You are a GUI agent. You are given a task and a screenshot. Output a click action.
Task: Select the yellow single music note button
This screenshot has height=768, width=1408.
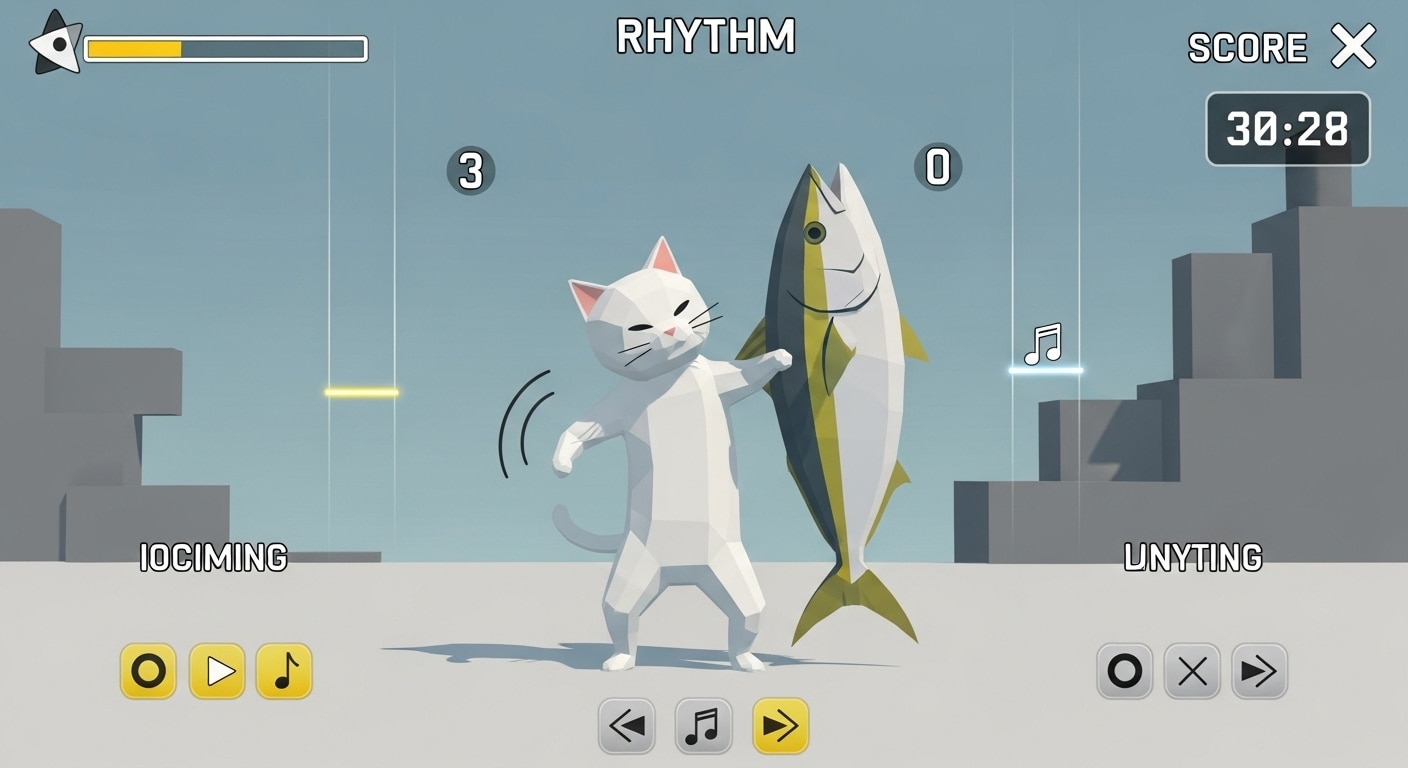[x=284, y=671]
